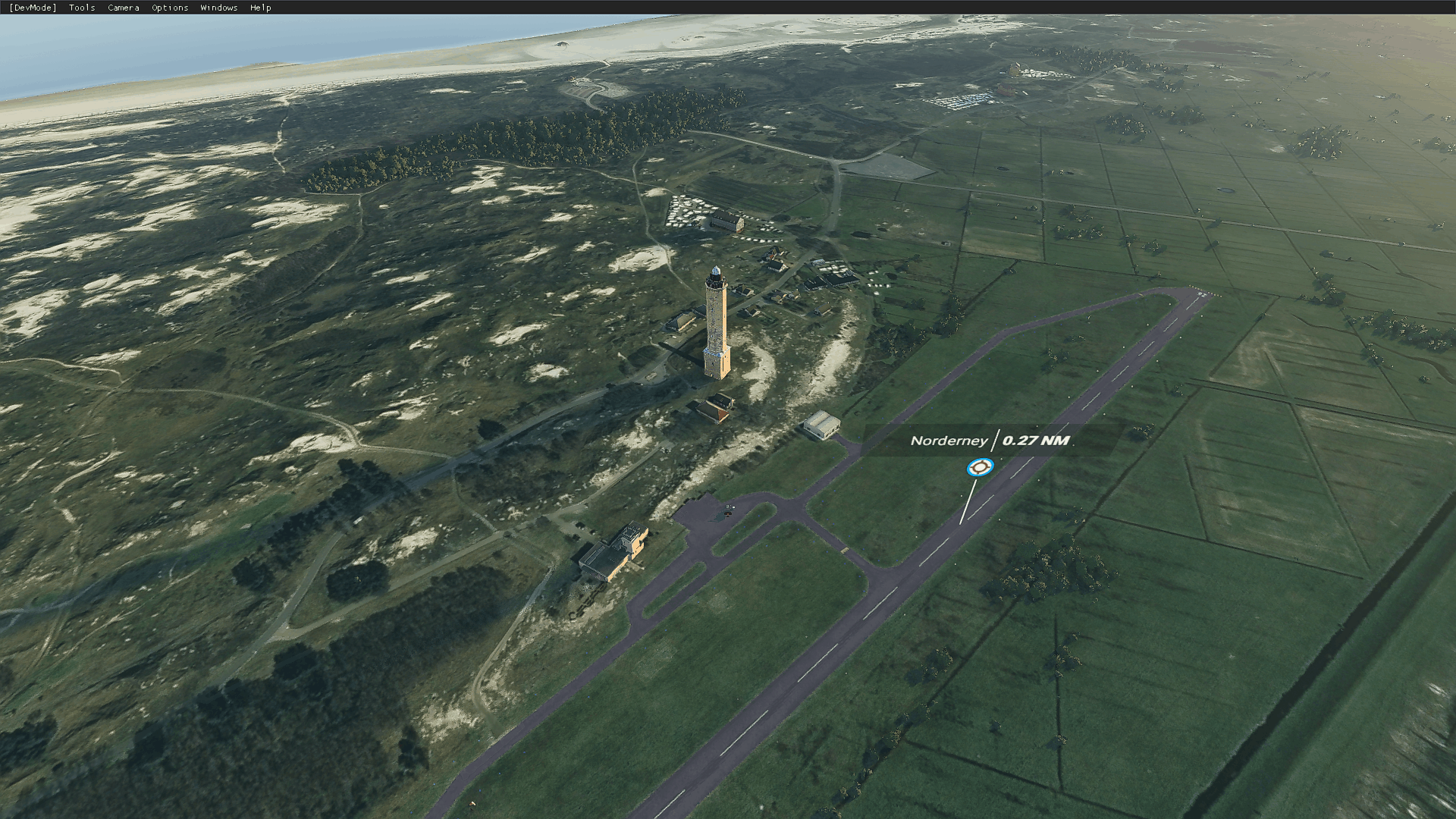Select the Norderney airport marker icon
1456x819 pixels.
[980, 467]
